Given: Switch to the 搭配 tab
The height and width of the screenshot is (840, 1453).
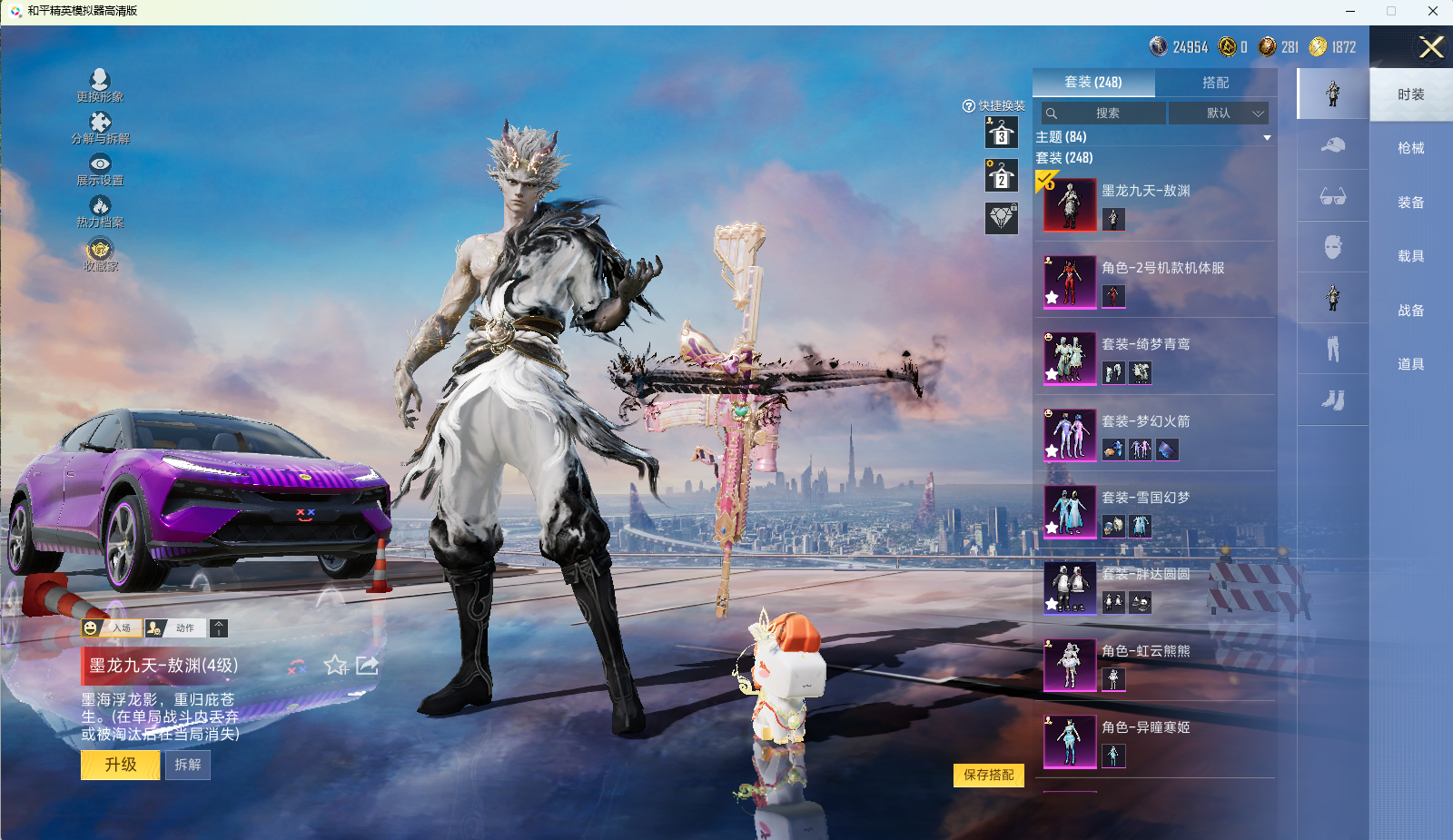Looking at the screenshot, I should [1215, 83].
